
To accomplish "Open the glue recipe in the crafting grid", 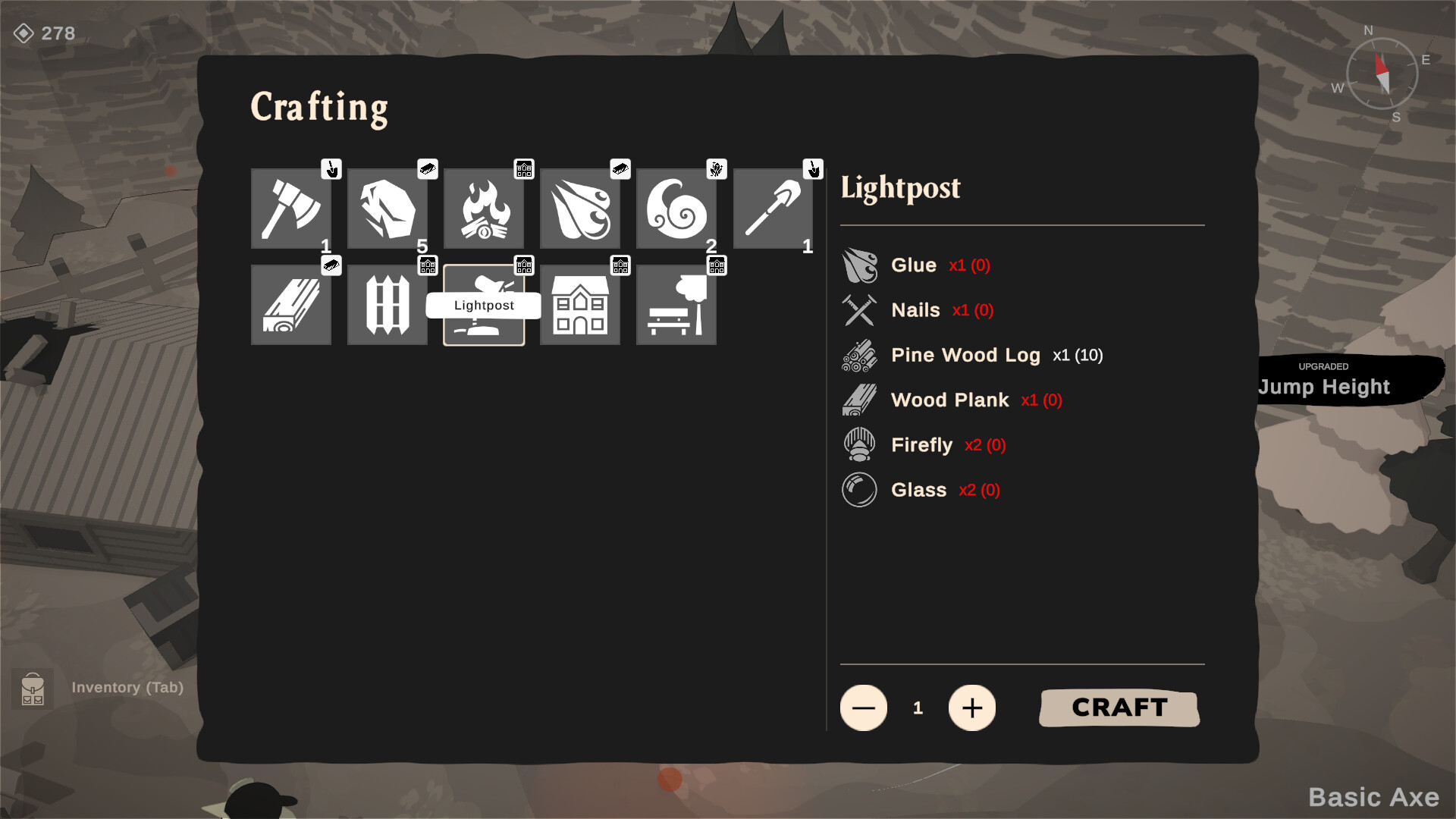I will pyautogui.click(x=580, y=209).
